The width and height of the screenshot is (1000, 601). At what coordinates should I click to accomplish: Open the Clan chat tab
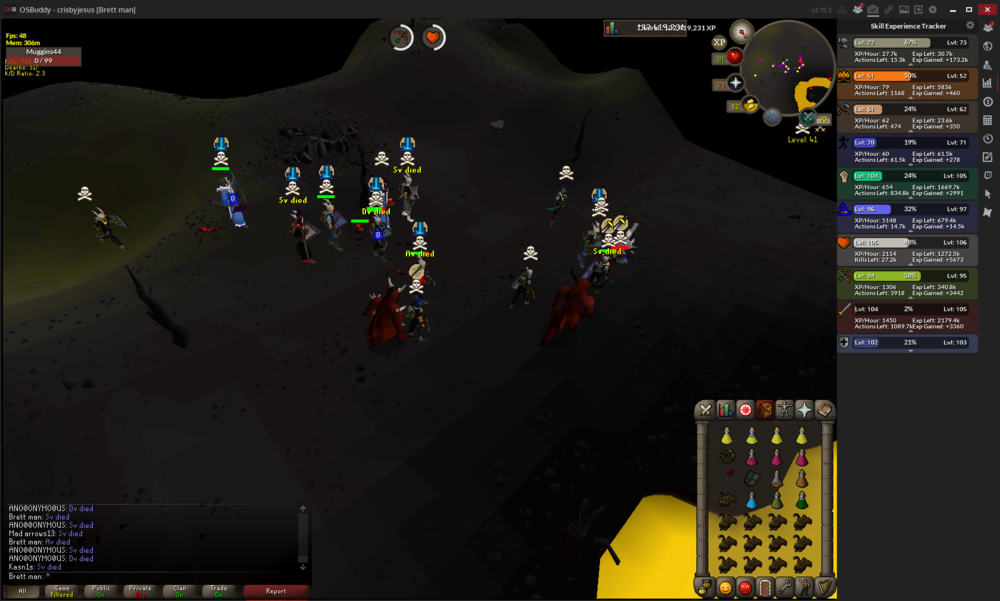click(x=179, y=591)
